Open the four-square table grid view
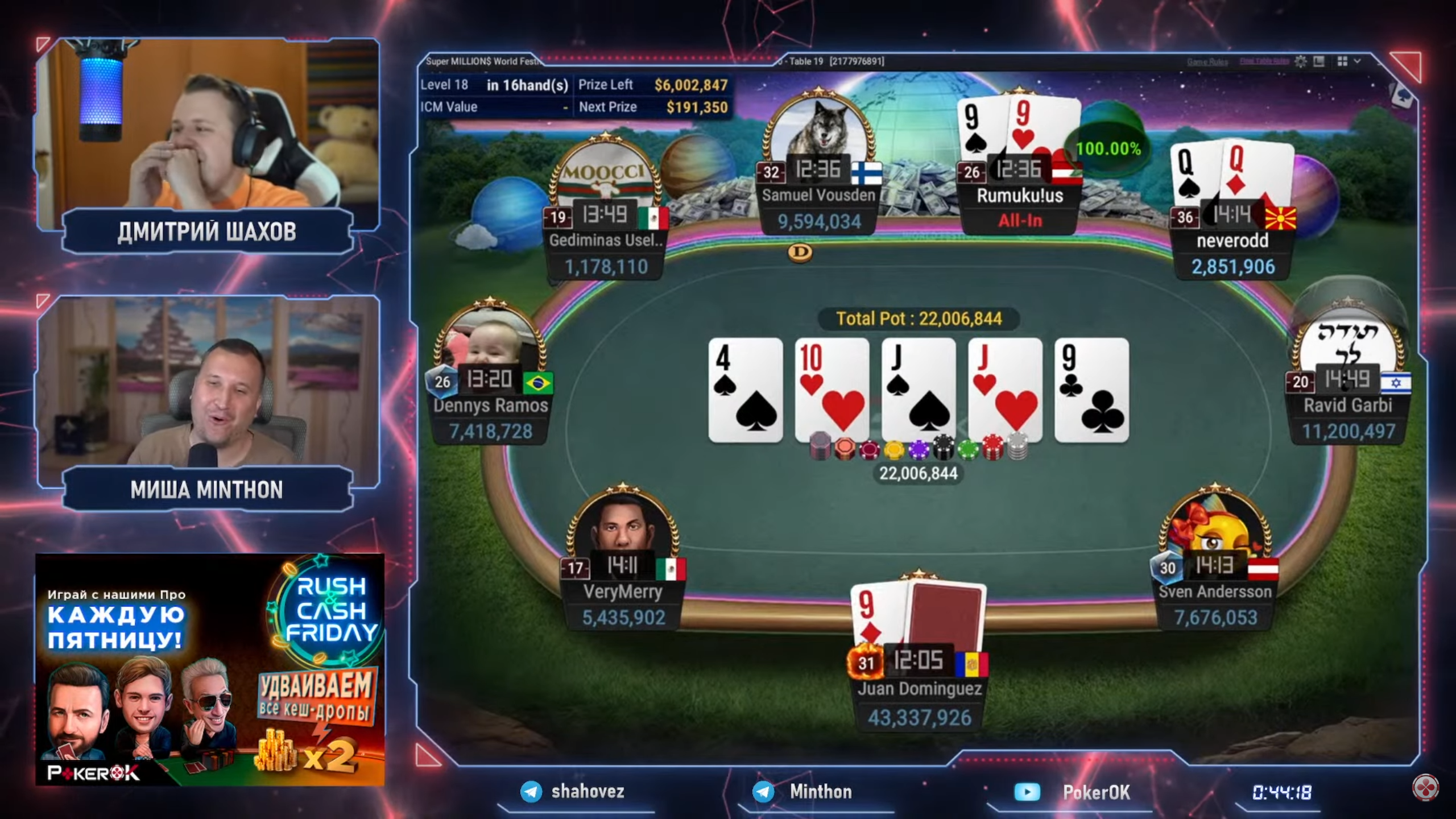The height and width of the screenshot is (819, 1456). point(1342,61)
